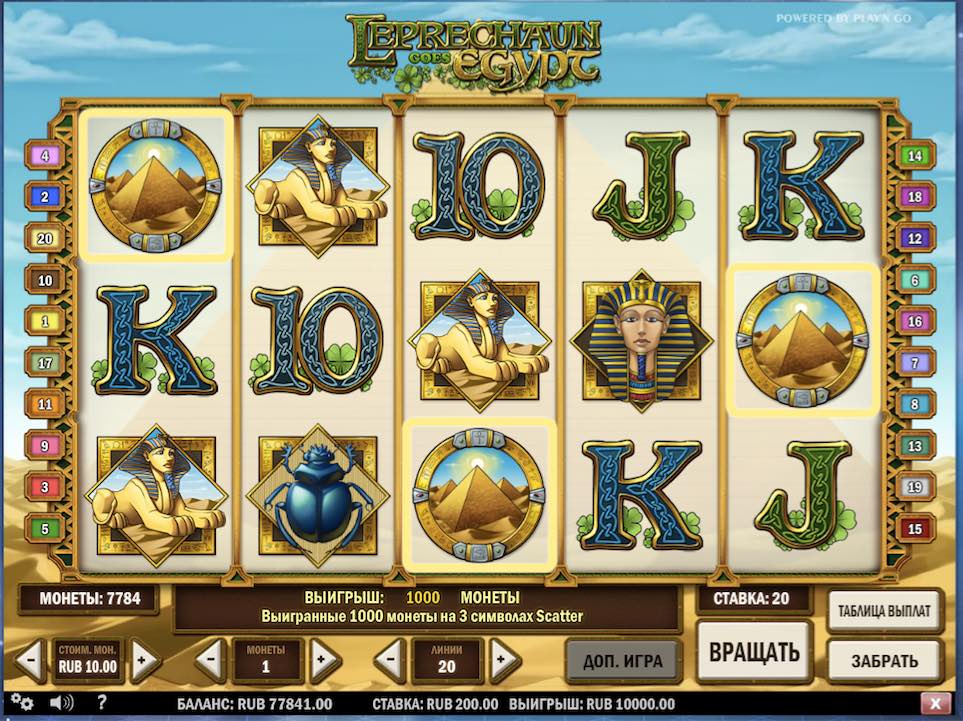The width and height of the screenshot is (963, 721).
Task: Decrease the МОНЕТЫ coins per line
Action: 210,660
